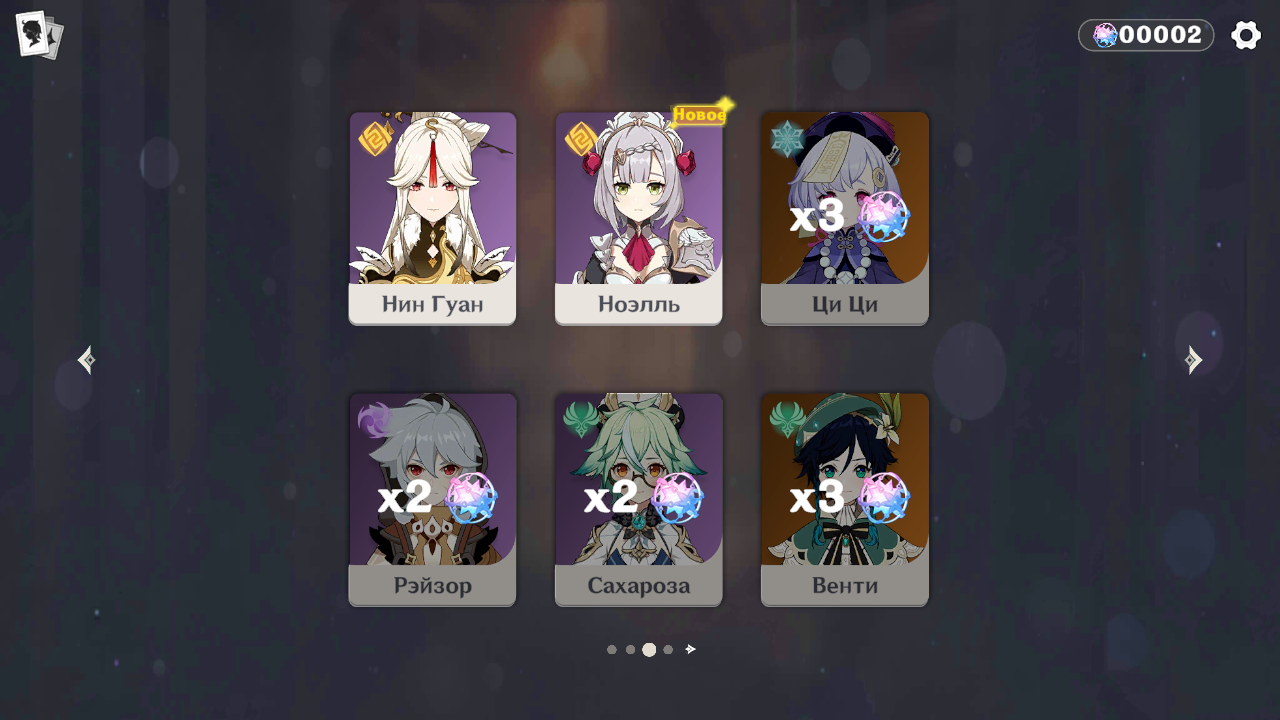The width and height of the screenshot is (1280, 720).
Task: Open Ноэлль's new character card
Action: 638,218
